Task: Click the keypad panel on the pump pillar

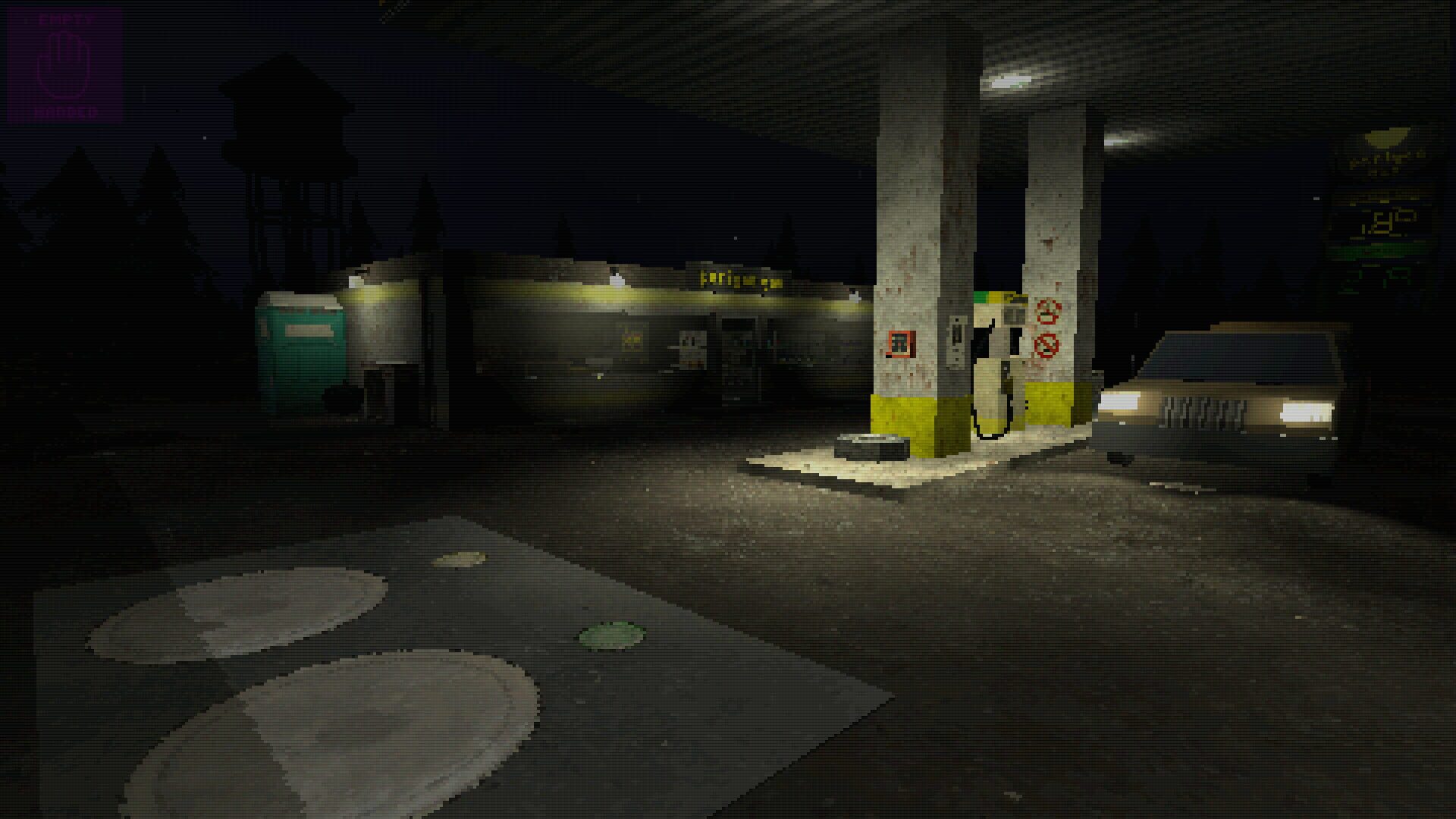Action: pos(955,341)
